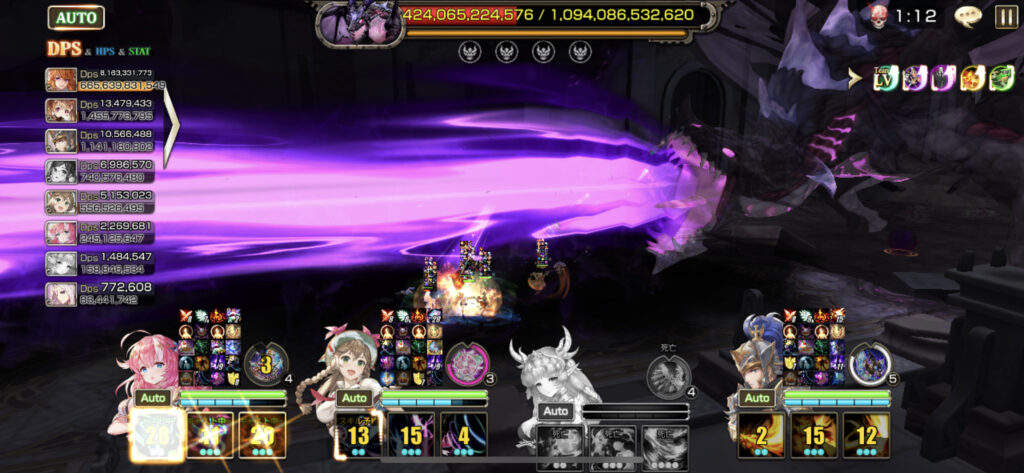This screenshot has width=1024, height=473.
Task: Tap the pink circular orb beside braided character
Action: coord(466,364)
